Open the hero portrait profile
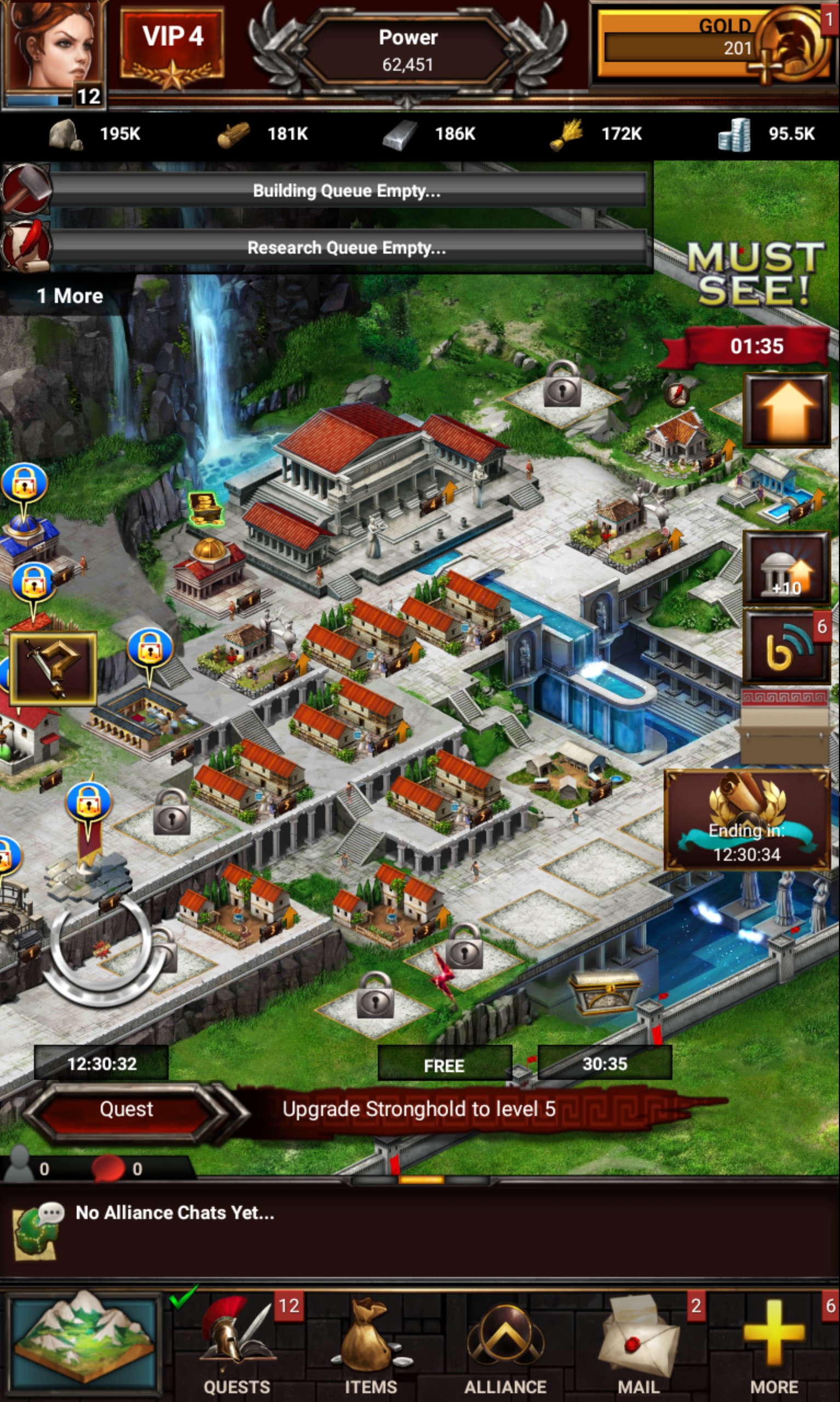 pyautogui.click(x=54, y=51)
